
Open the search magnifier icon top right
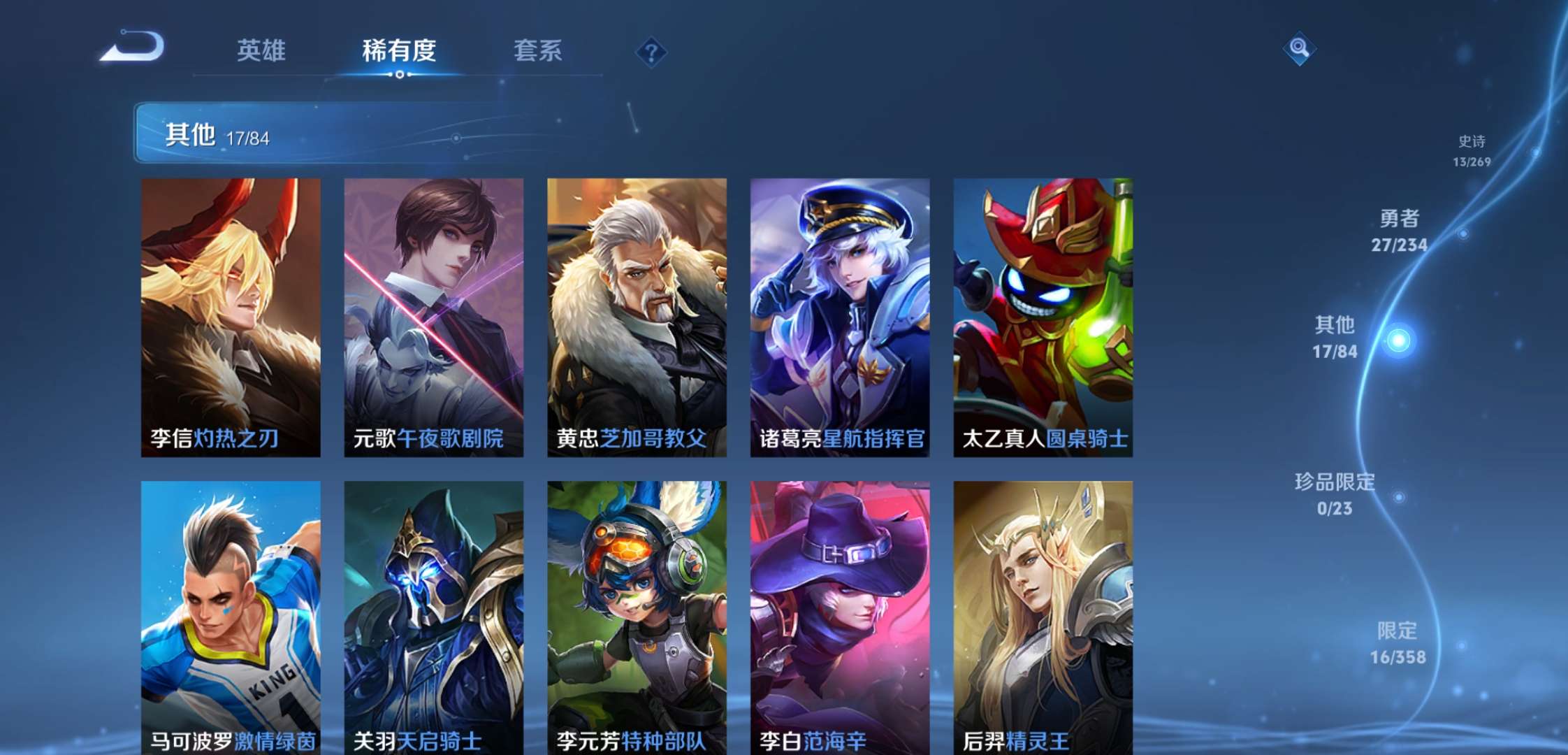tap(1300, 49)
